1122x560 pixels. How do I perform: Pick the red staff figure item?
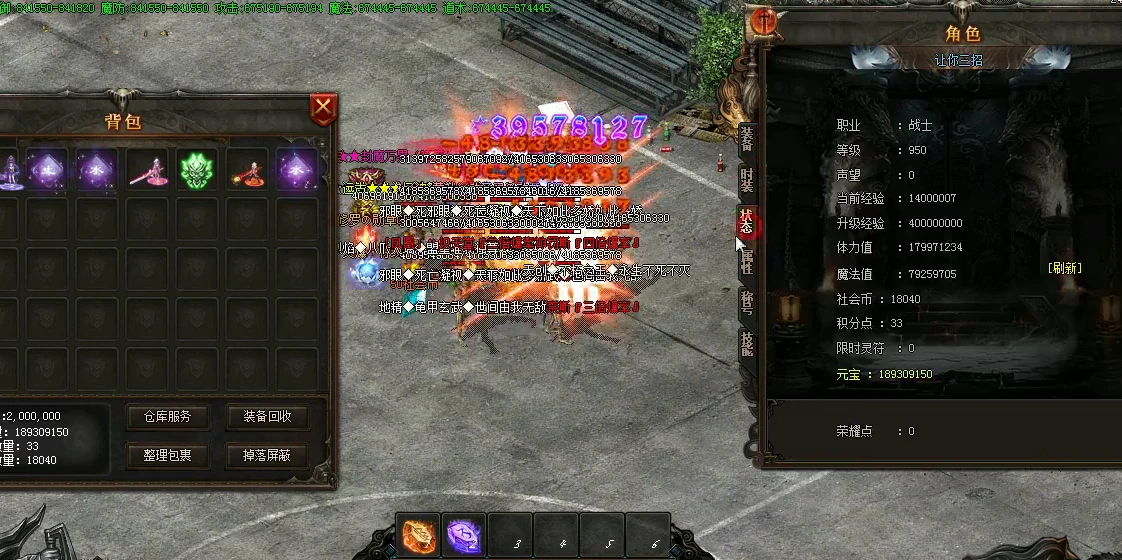[247, 170]
